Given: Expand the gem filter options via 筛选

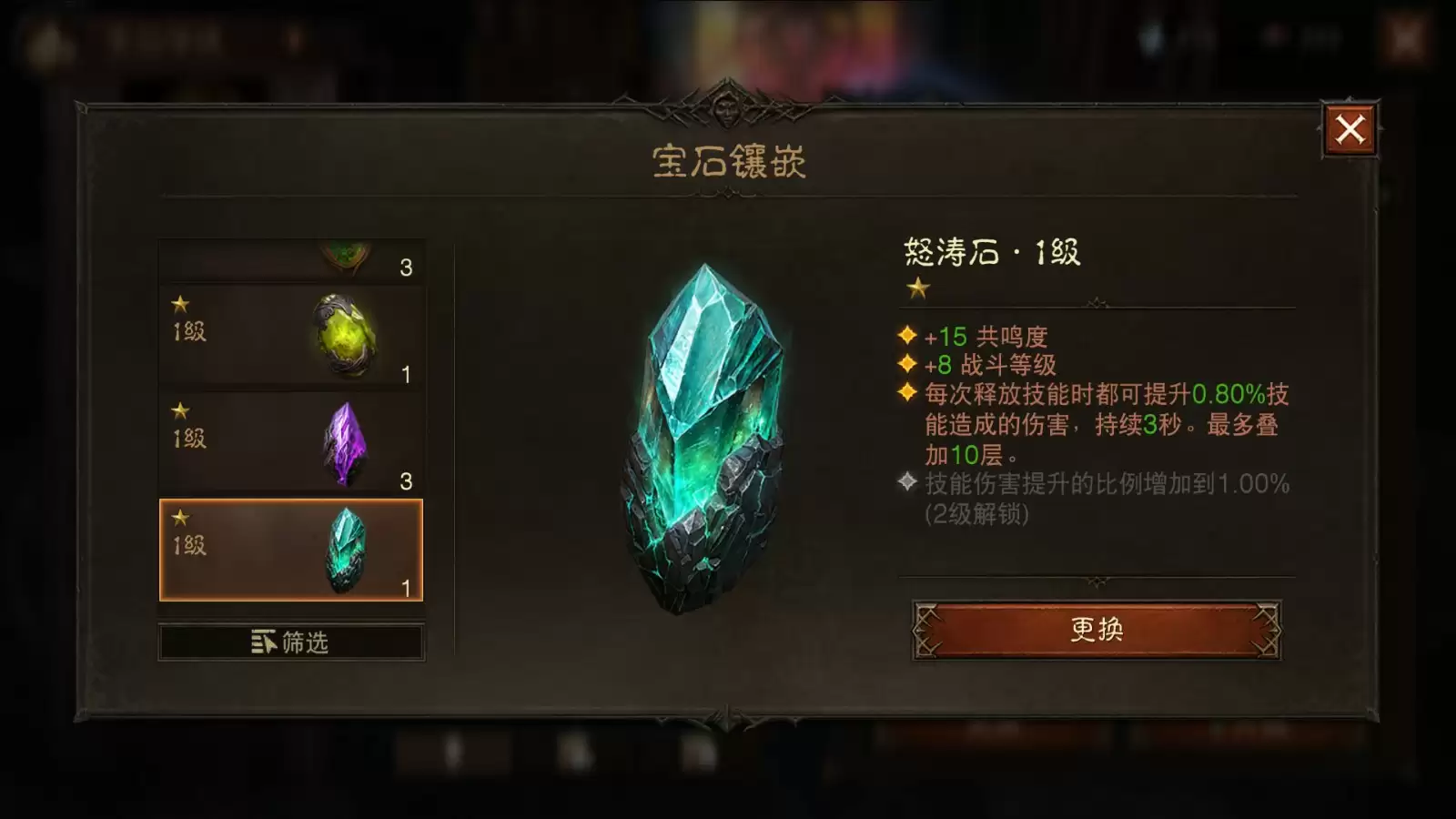Looking at the screenshot, I should click(x=293, y=642).
